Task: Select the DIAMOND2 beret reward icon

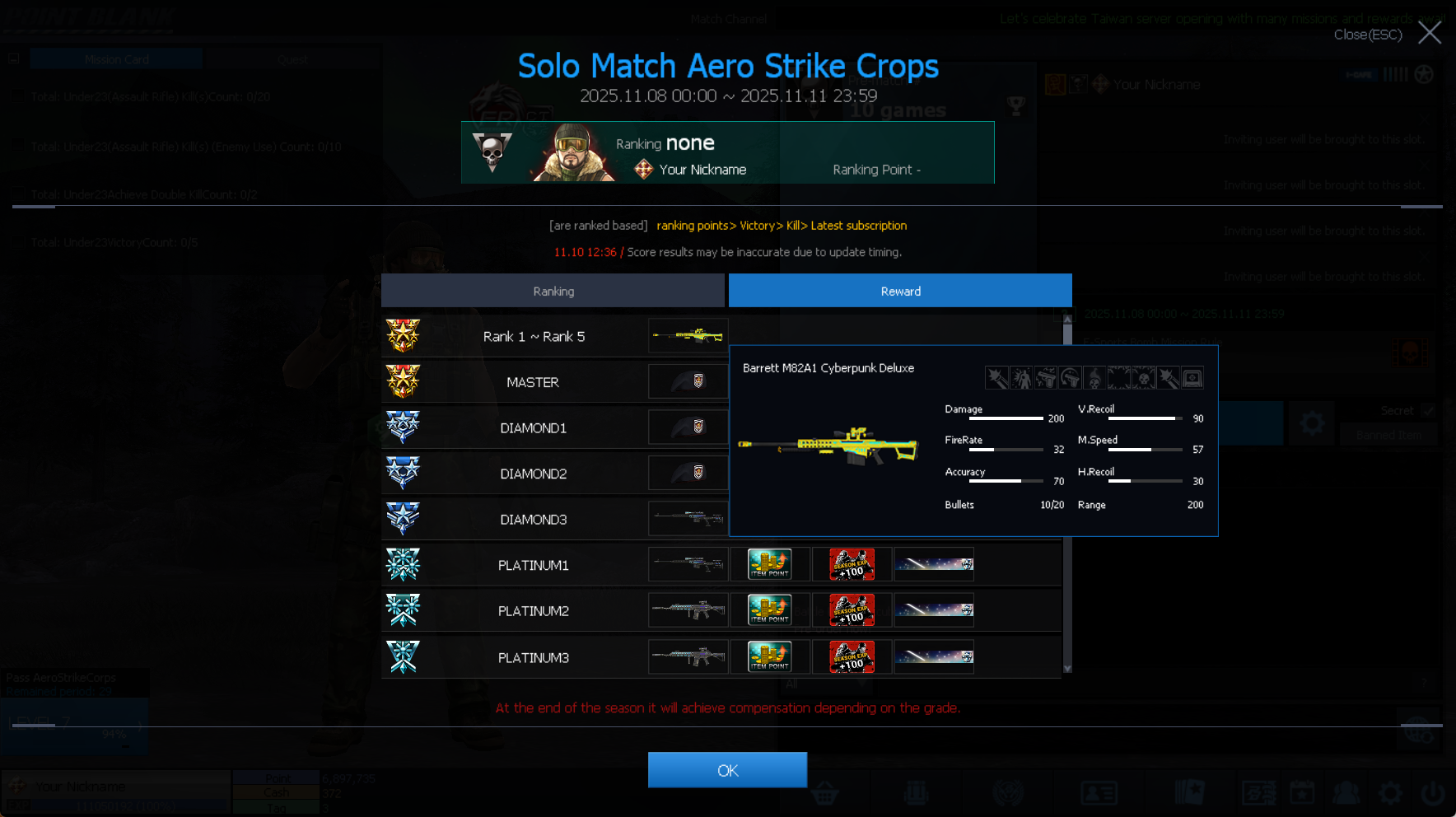Action: 688,474
